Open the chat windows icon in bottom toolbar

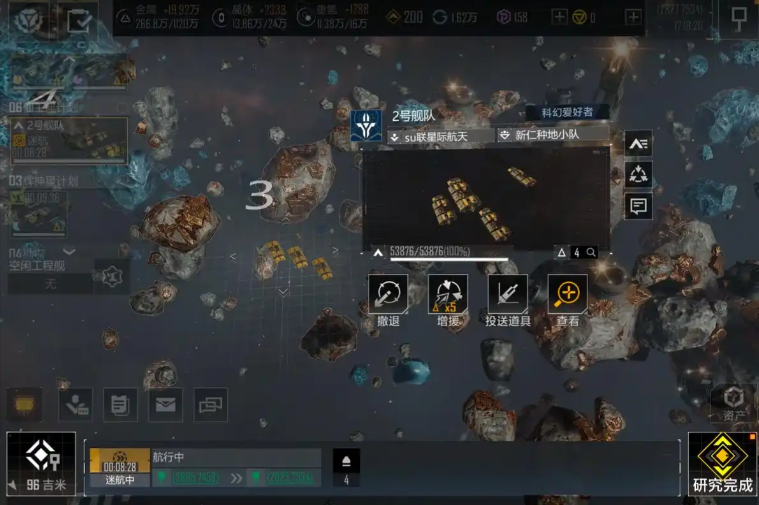point(211,404)
